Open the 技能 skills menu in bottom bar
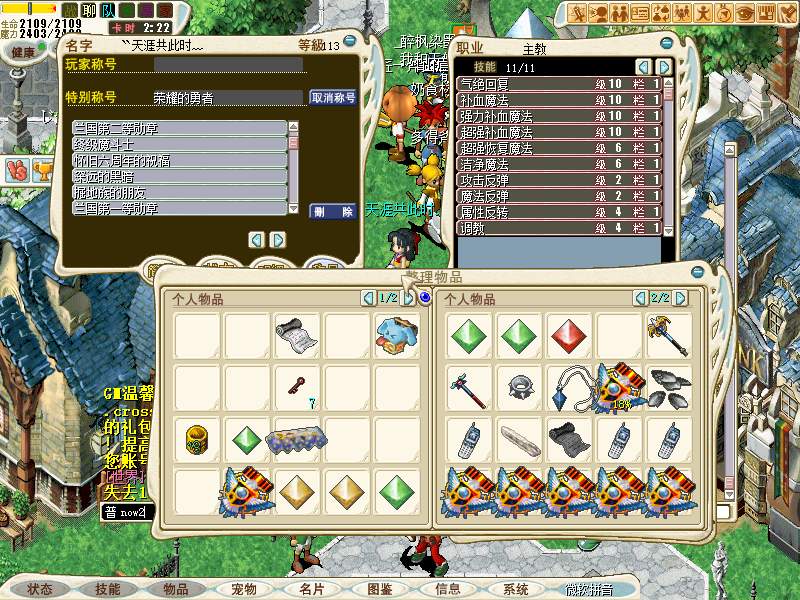Image resolution: width=800 pixels, height=600 pixels. (x=108, y=589)
